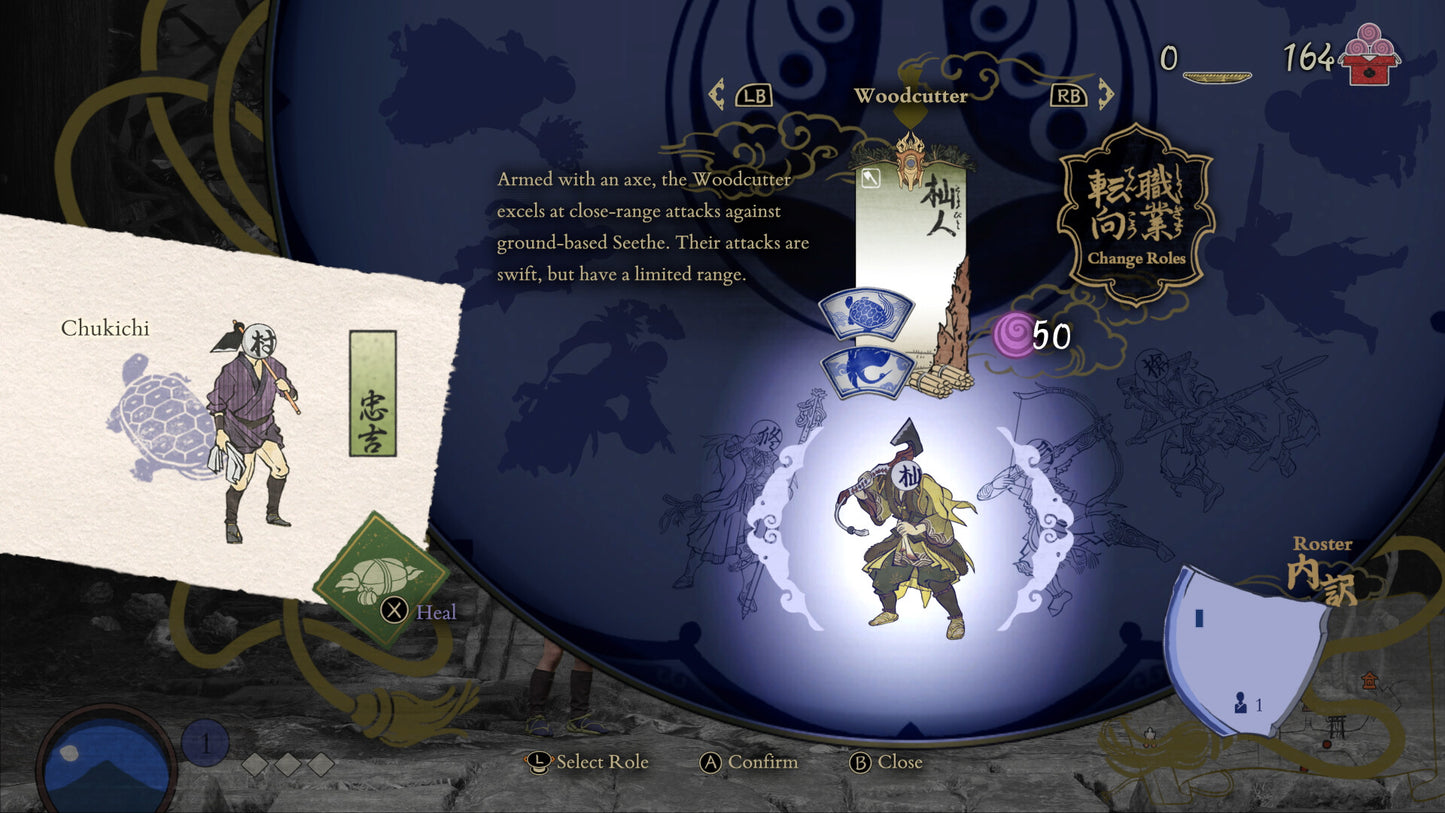This screenshot has height=813, width=1445.
Task: Click the pink musubi crystal cost icon
Action: (x=1012, y=337)
